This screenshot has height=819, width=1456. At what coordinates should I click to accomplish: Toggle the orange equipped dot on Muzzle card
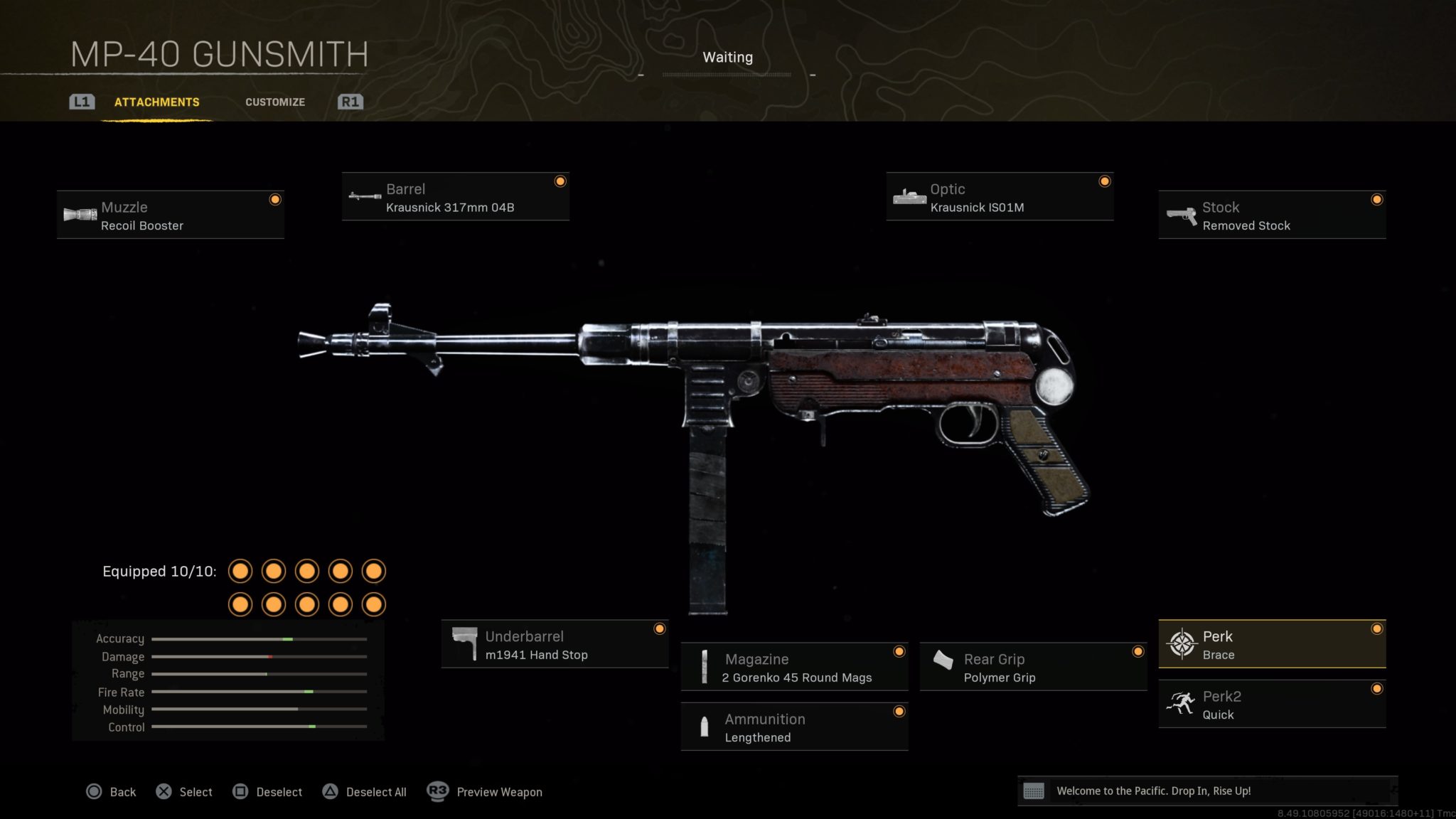(275, 200)
